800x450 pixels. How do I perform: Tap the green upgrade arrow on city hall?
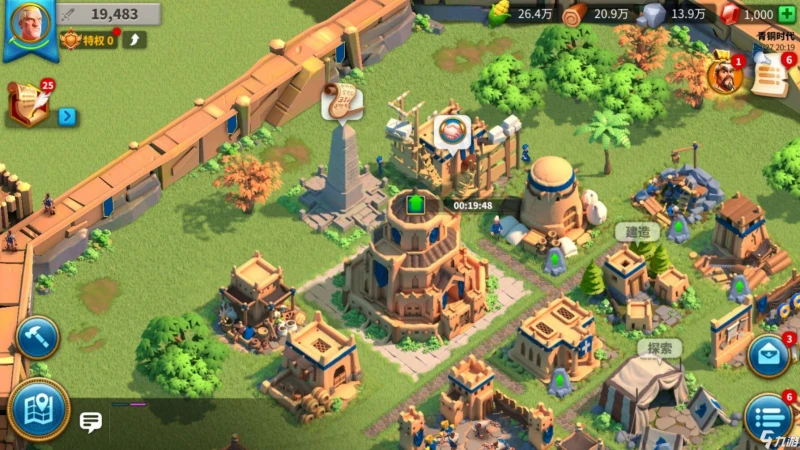416,204
